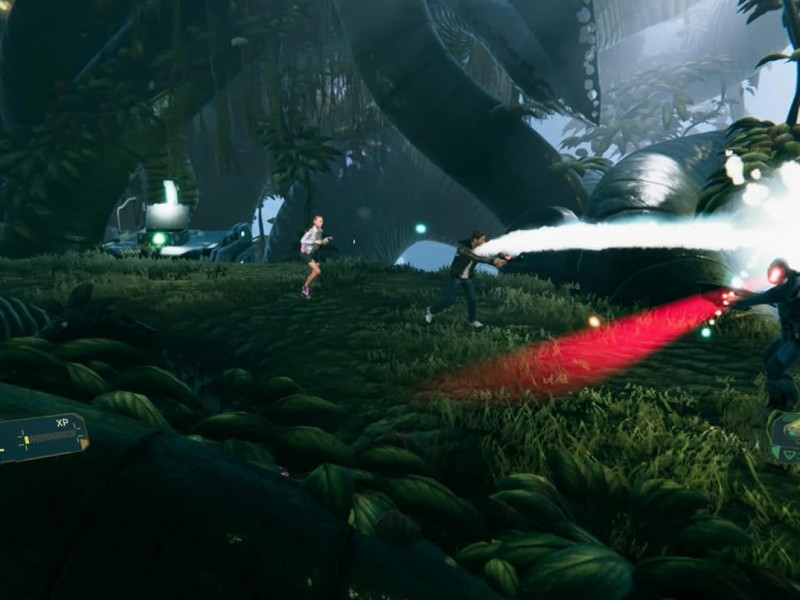Select the equipped weapon HUD panel

[786, 437]
